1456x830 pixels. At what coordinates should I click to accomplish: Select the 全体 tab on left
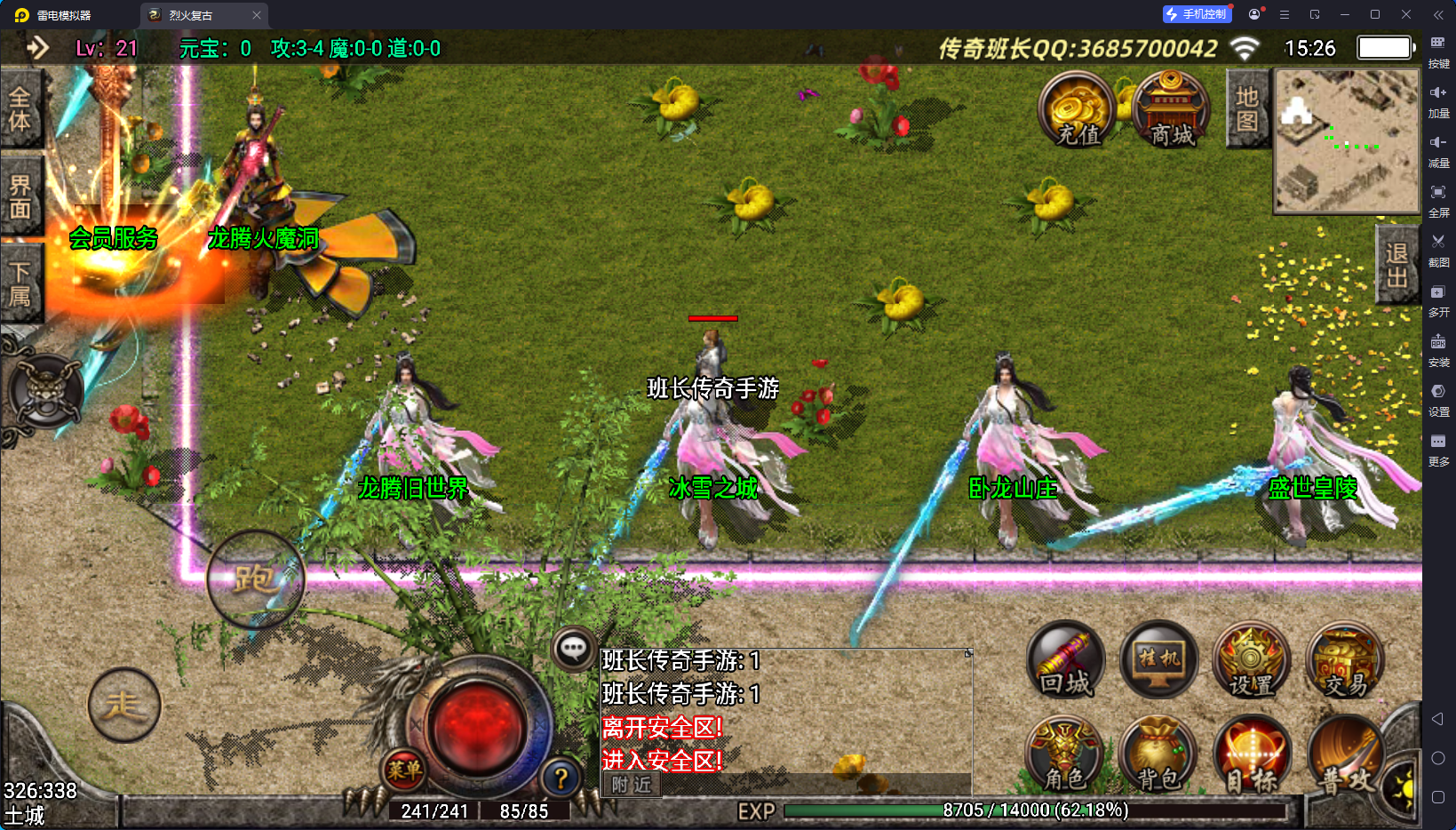pos(20,109)
